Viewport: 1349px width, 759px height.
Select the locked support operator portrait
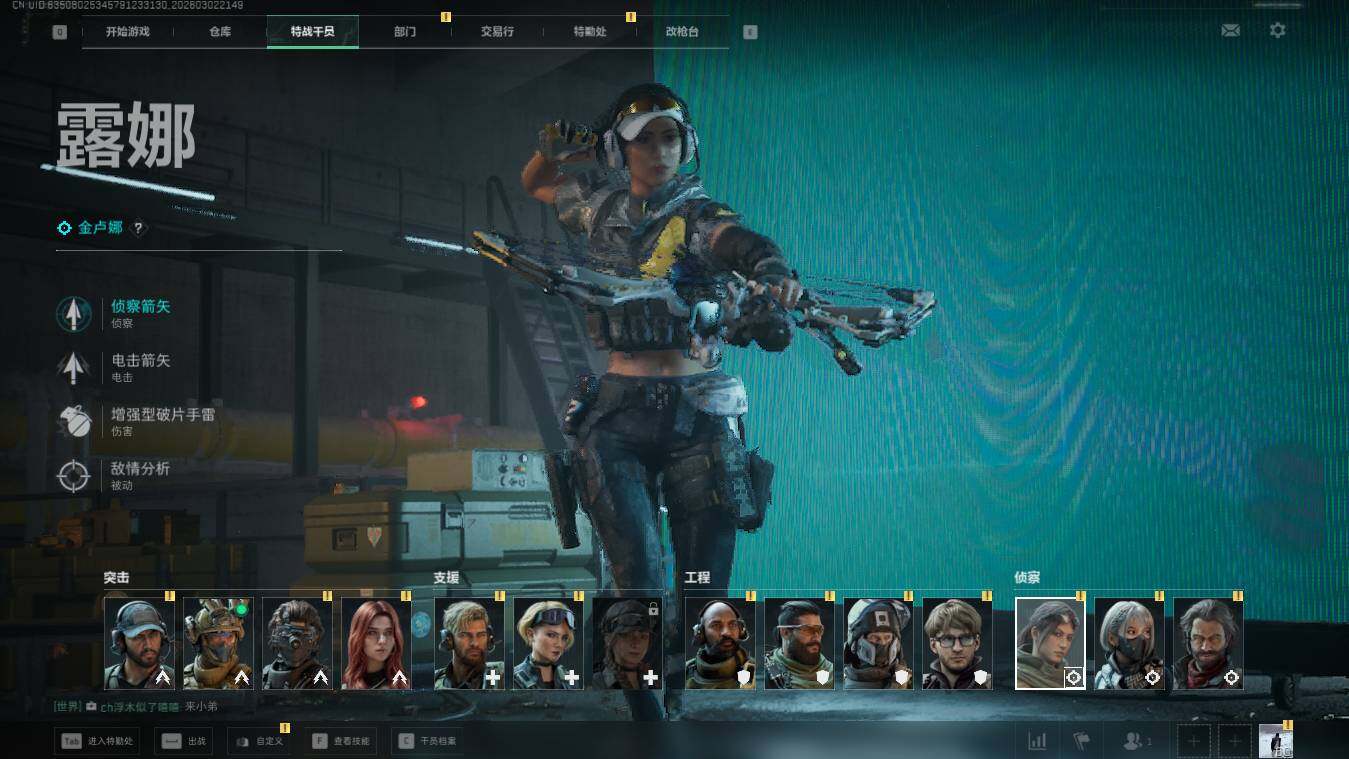click(x=627, y=644)
